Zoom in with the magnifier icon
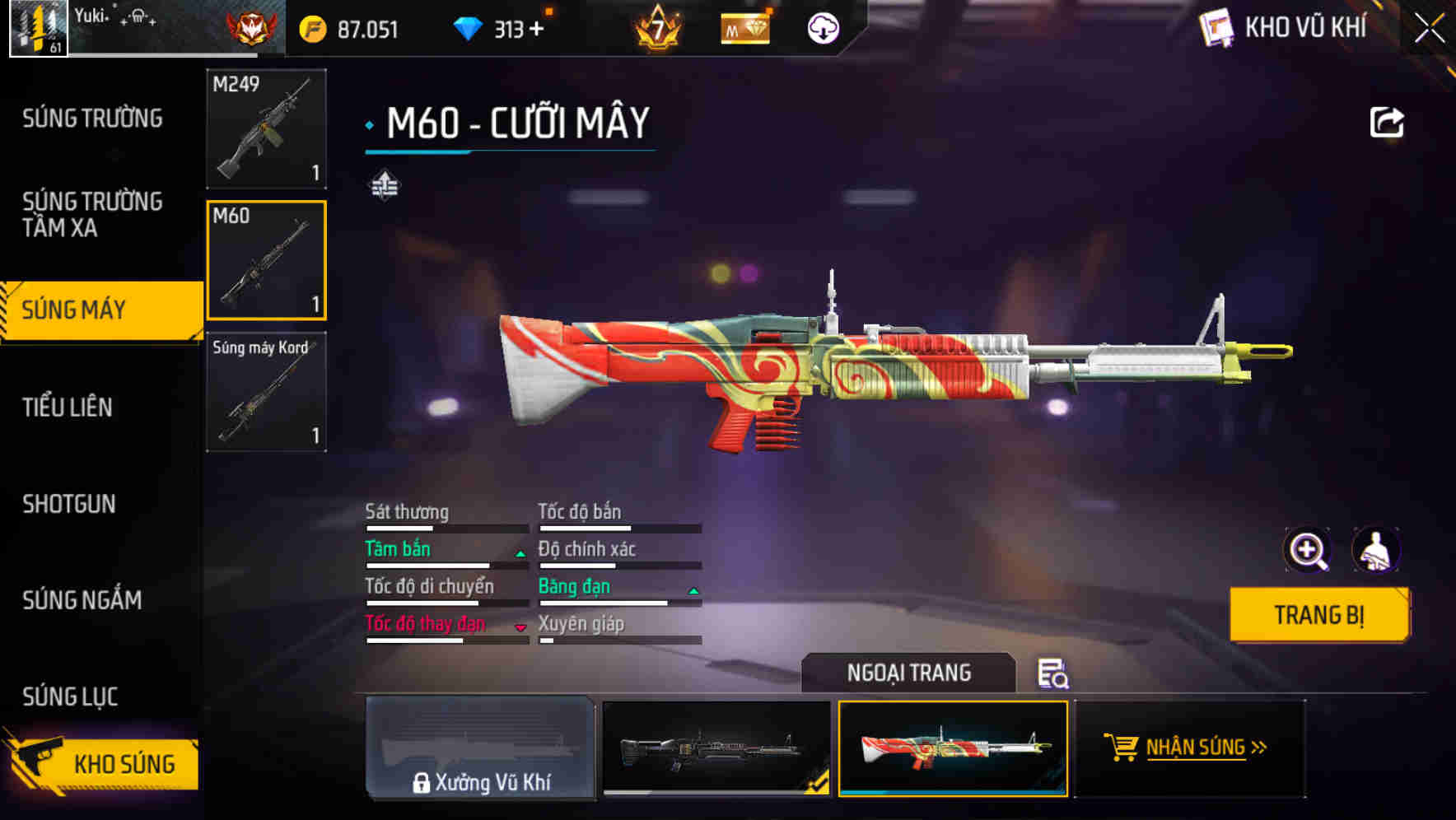This screenshot has width=1456, height=820. pos(1307,550)
